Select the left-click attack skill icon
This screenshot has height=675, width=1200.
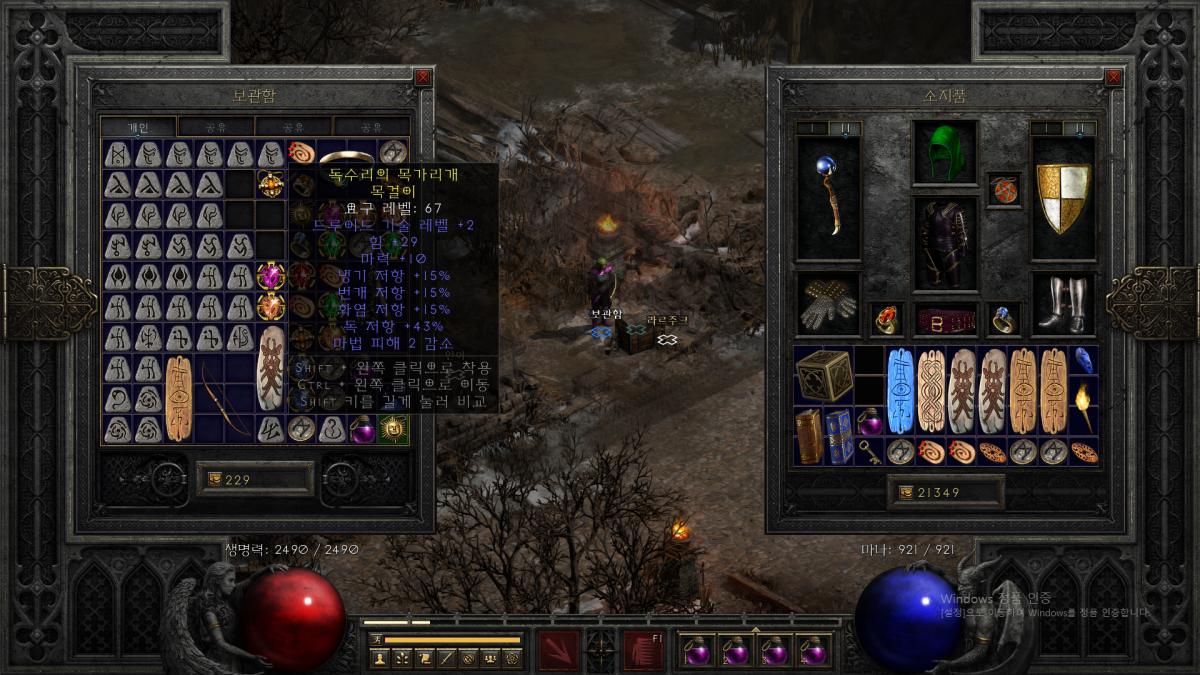pyautogui.click(x=558, y=651)
